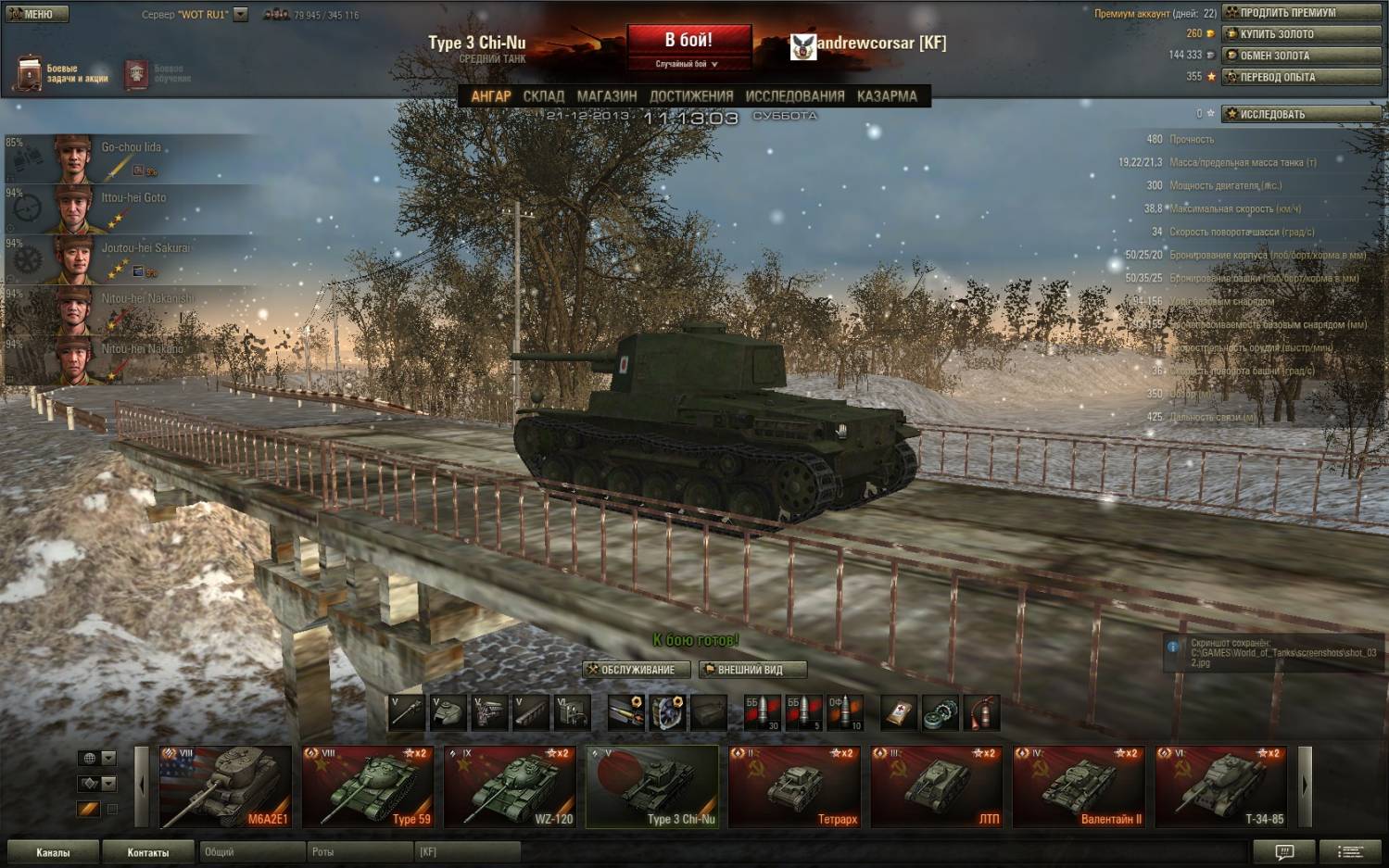Click the КУПИТЬ ЗОЛОТО button
This screenshot has height=868, width=1389.
pos(1301,34)
